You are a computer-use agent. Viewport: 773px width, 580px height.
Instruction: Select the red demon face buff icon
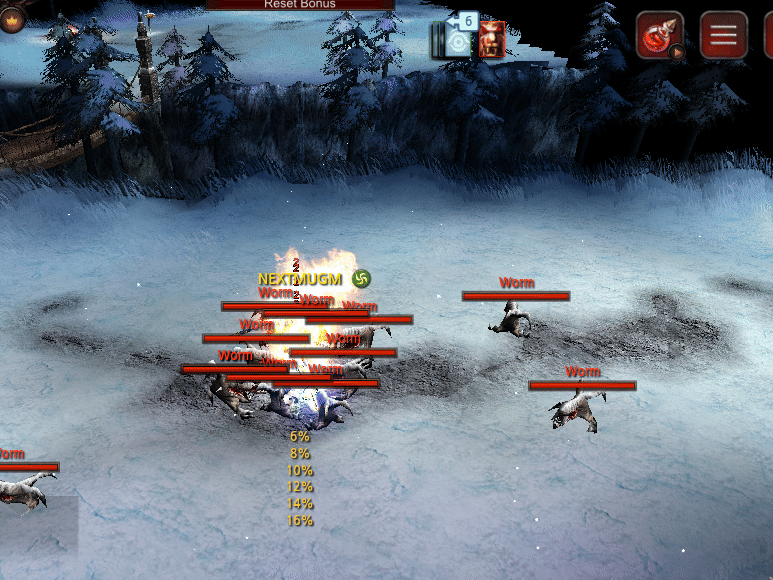tap(492, 40)
